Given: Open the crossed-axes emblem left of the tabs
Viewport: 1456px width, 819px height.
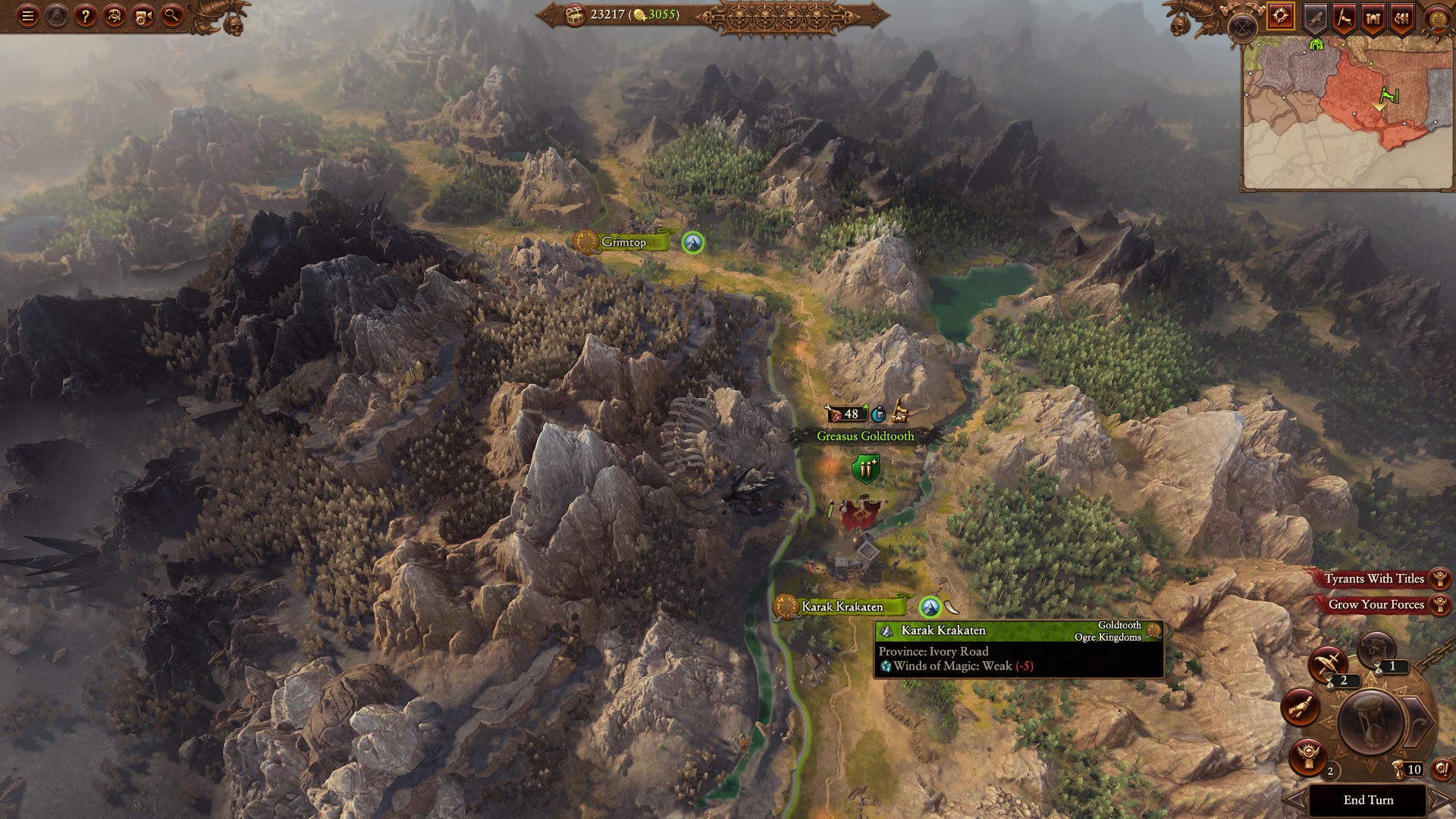Looking at the screenshot, I should 1242,23.
